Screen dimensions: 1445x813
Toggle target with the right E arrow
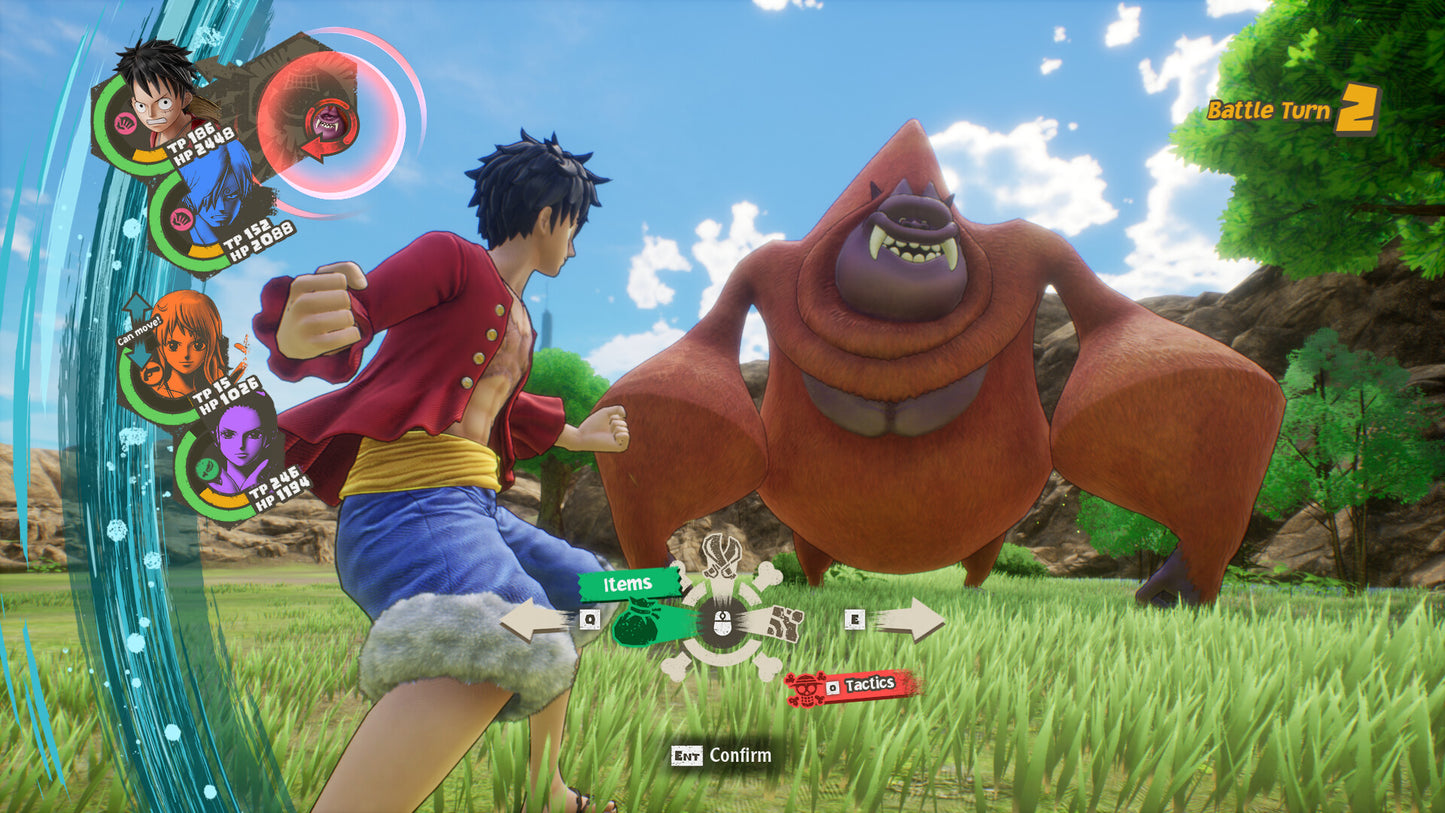pyautogui.click(x=917, y=619)
